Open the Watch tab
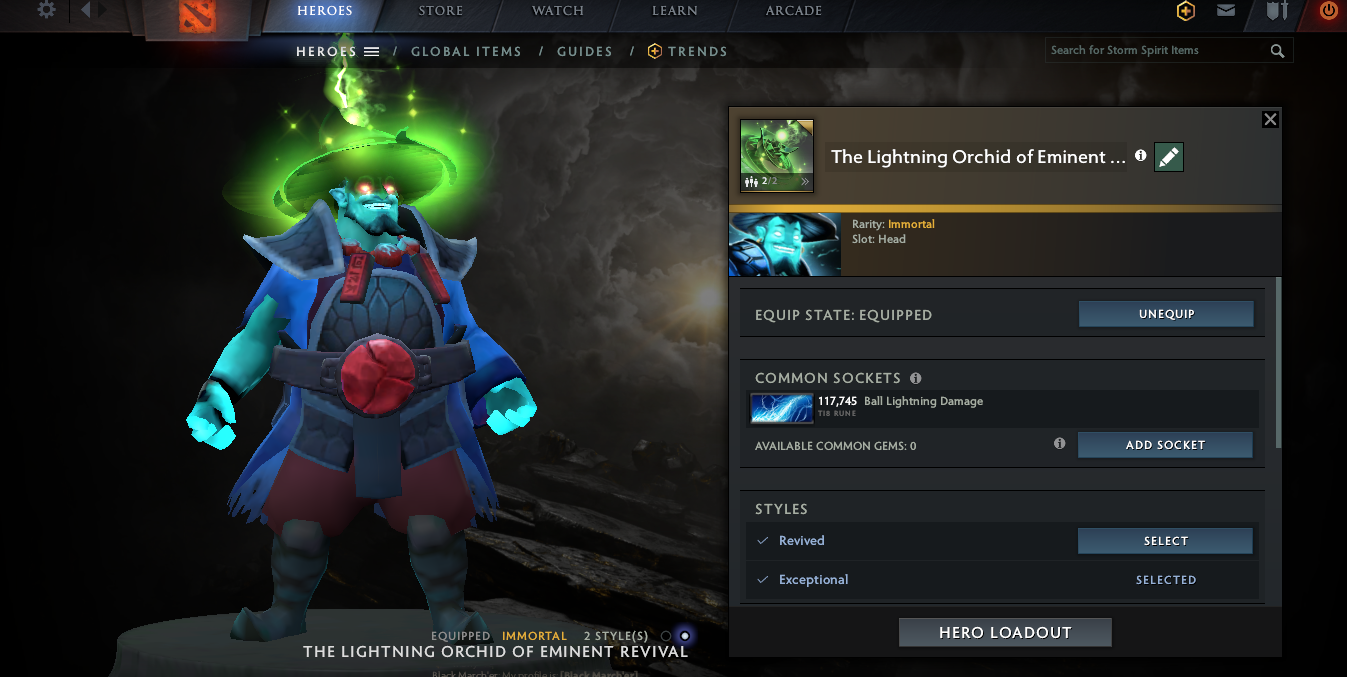The height and width of the screenshot is (677, 1347). [x=558, y=11]
